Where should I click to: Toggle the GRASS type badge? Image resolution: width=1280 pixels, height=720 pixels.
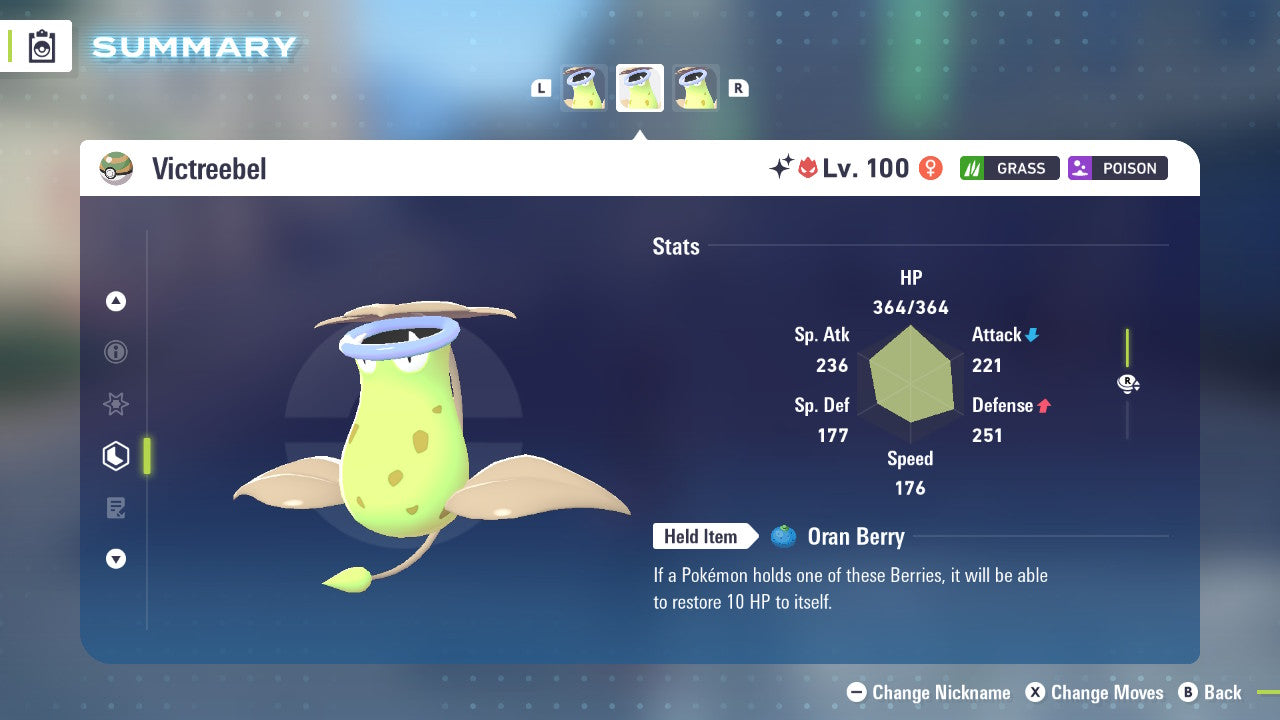tap(1009, 168)
